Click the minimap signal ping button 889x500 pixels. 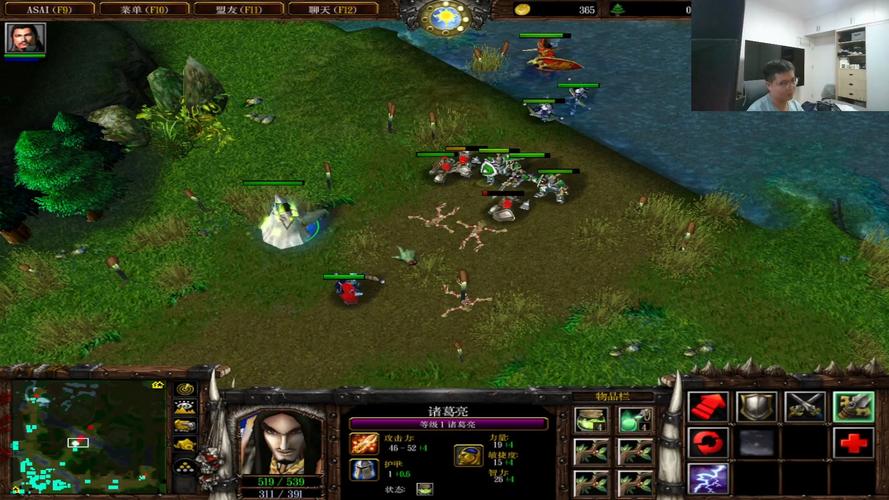pos(185,389)
